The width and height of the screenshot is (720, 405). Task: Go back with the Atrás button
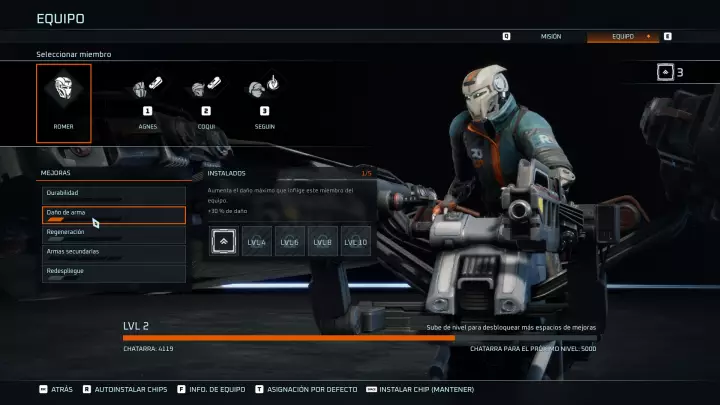point(56,389)
